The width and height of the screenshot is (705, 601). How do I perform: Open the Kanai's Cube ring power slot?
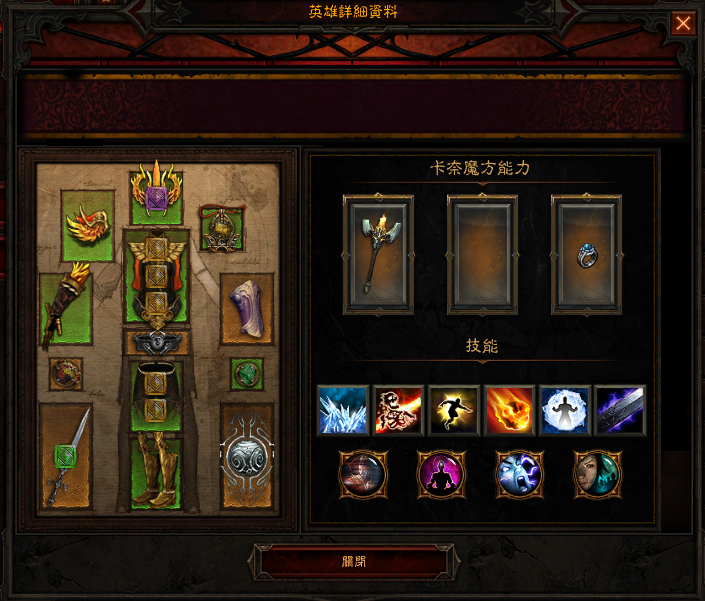(x=586, y=255)
